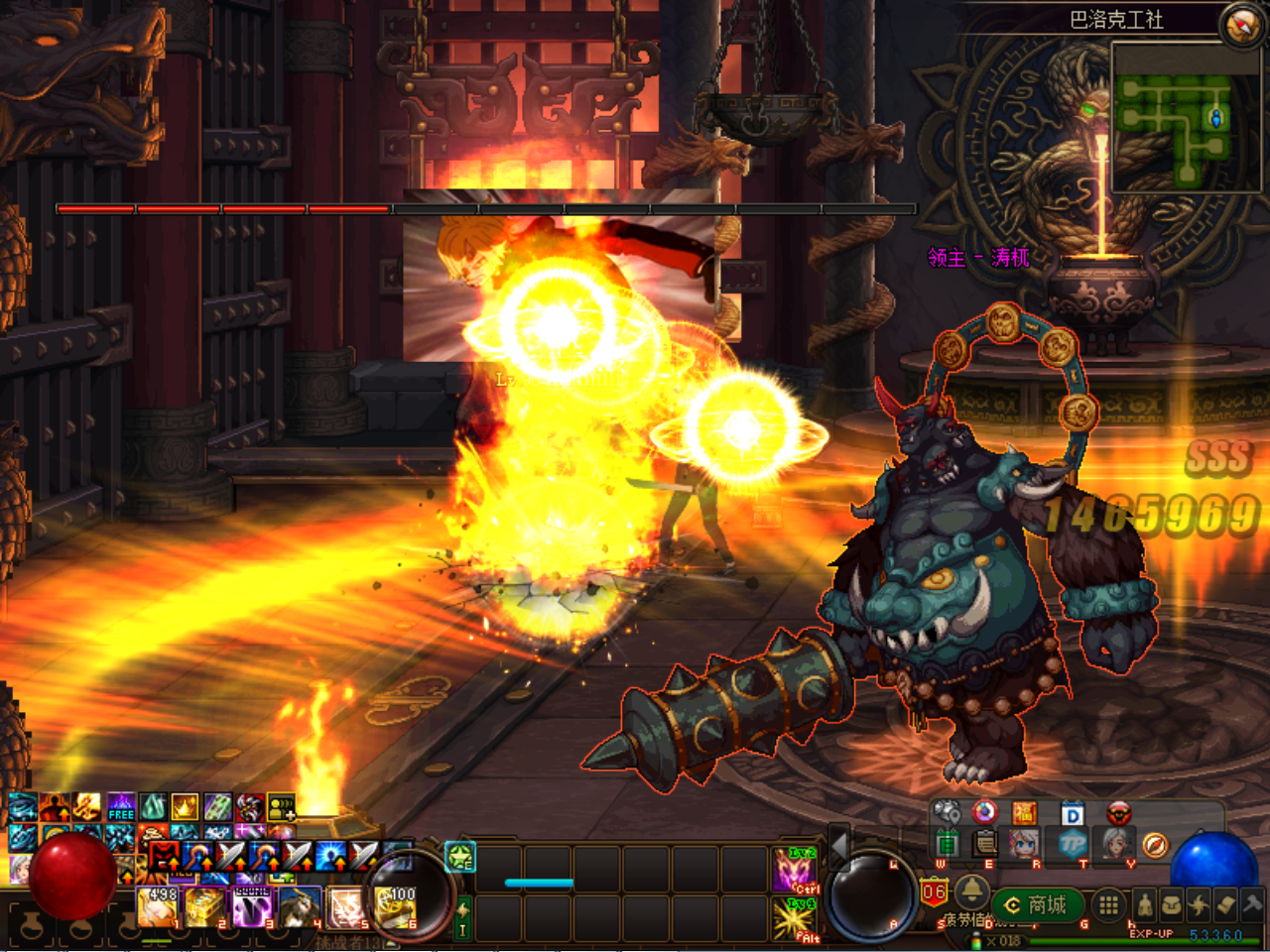The width and height of the screenshot is (1270, 952).
Task: Open the 商城 shop button
Action: (1037, 904)
